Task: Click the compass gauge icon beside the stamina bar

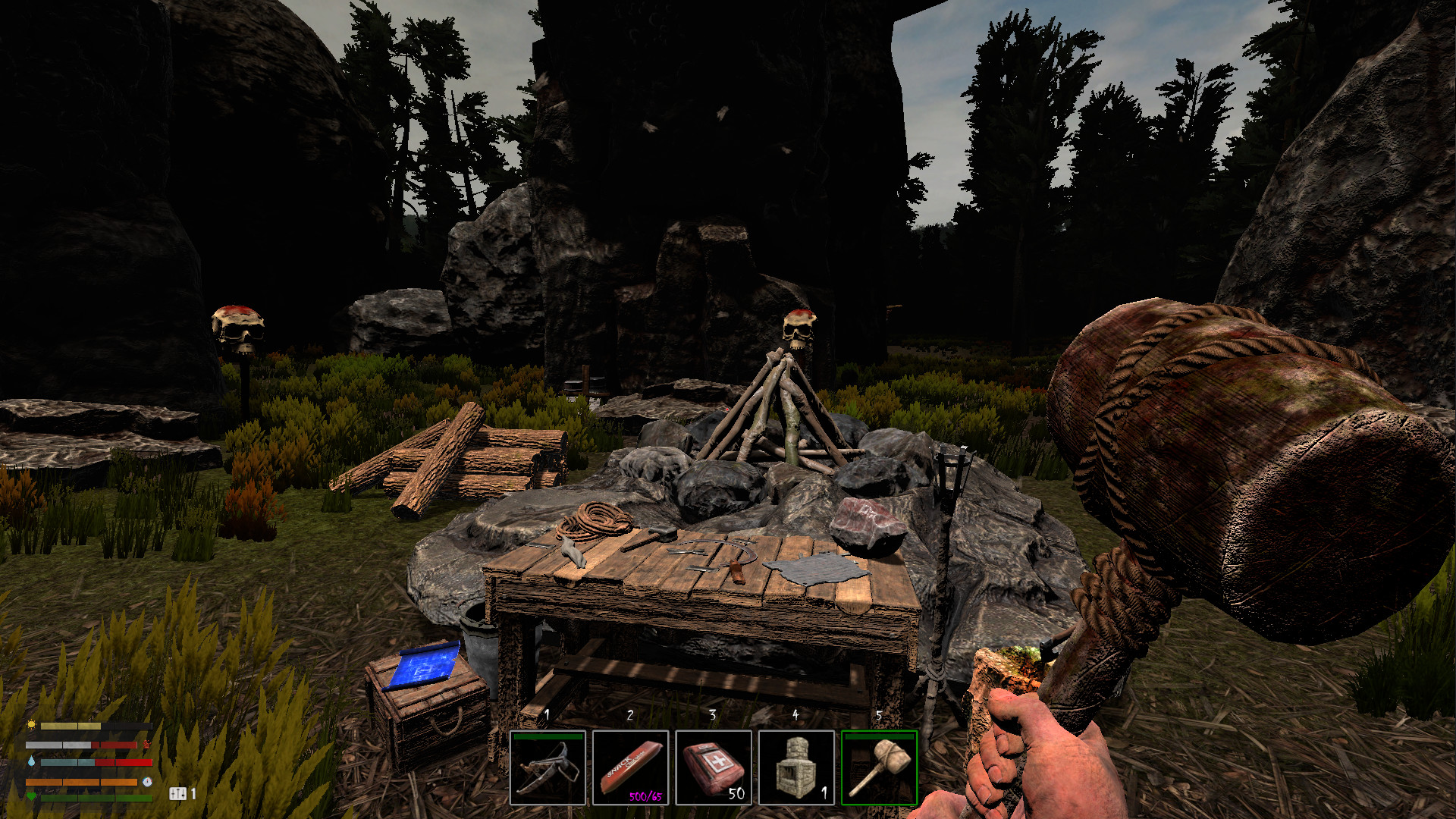Action: click(148, 782)
